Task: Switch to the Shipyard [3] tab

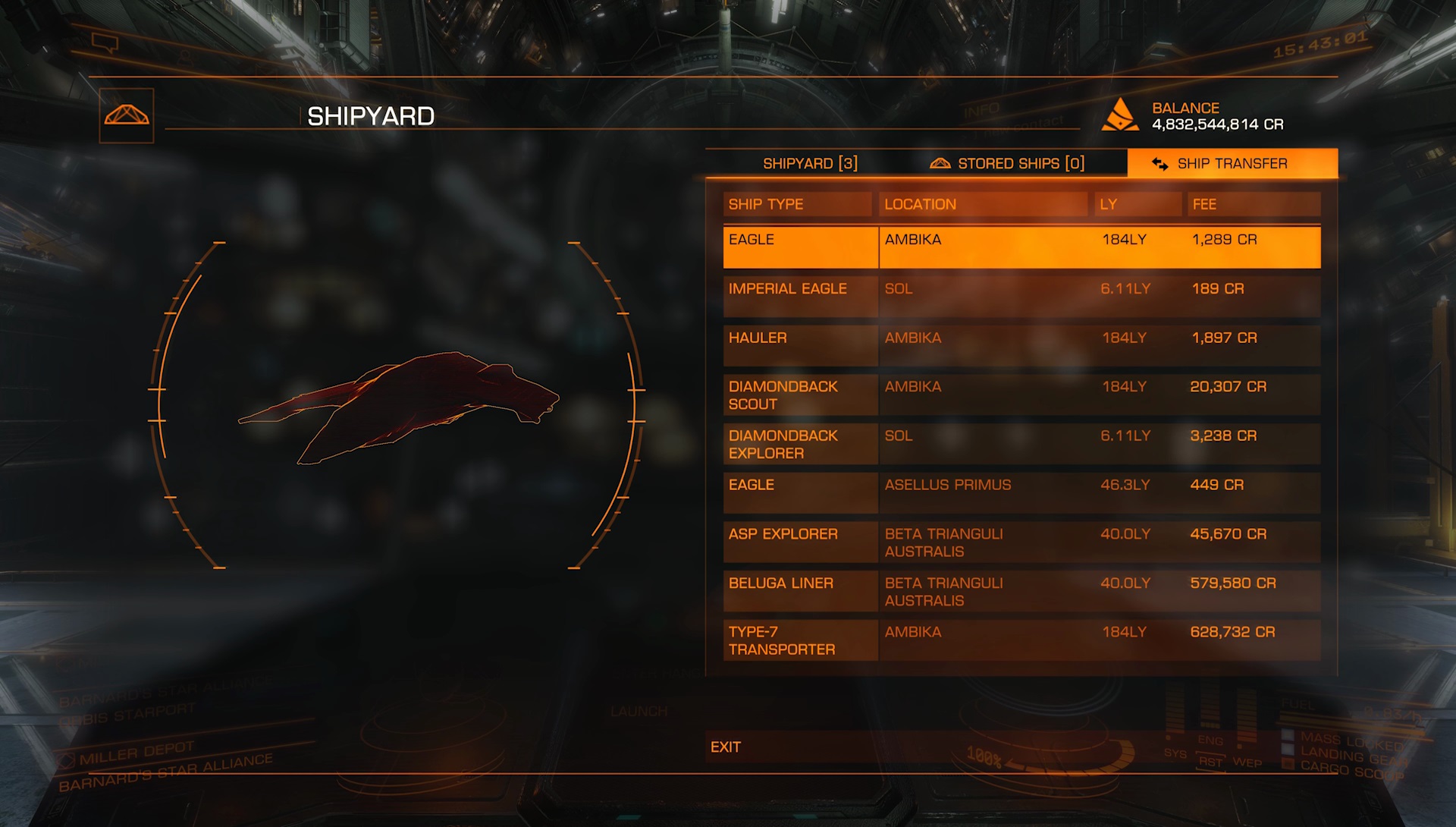Action: click(810, 163)
